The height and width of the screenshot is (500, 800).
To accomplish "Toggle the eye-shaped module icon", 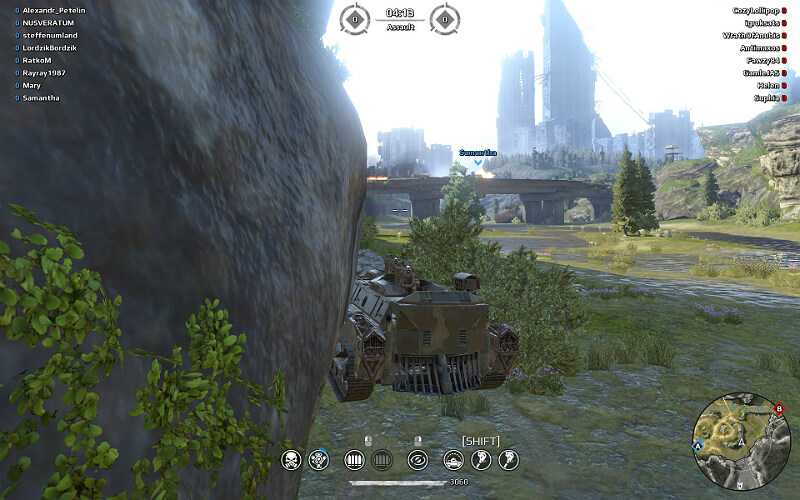I will [418, 460].
